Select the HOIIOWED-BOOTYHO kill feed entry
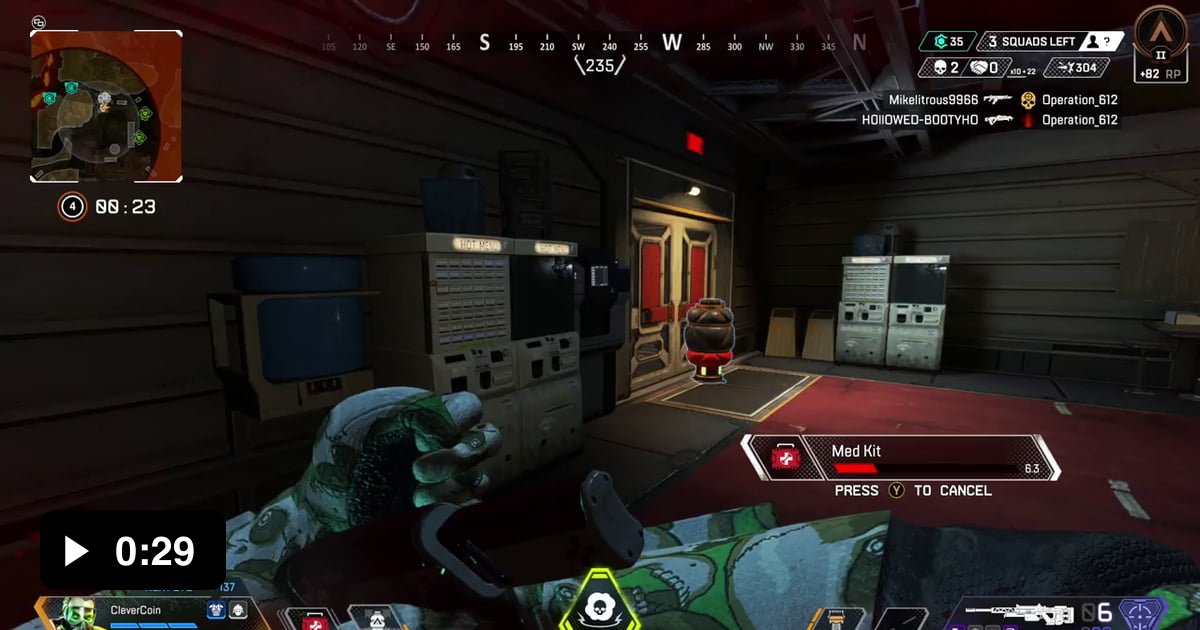 pyautogui.click(x=990, y=120)
